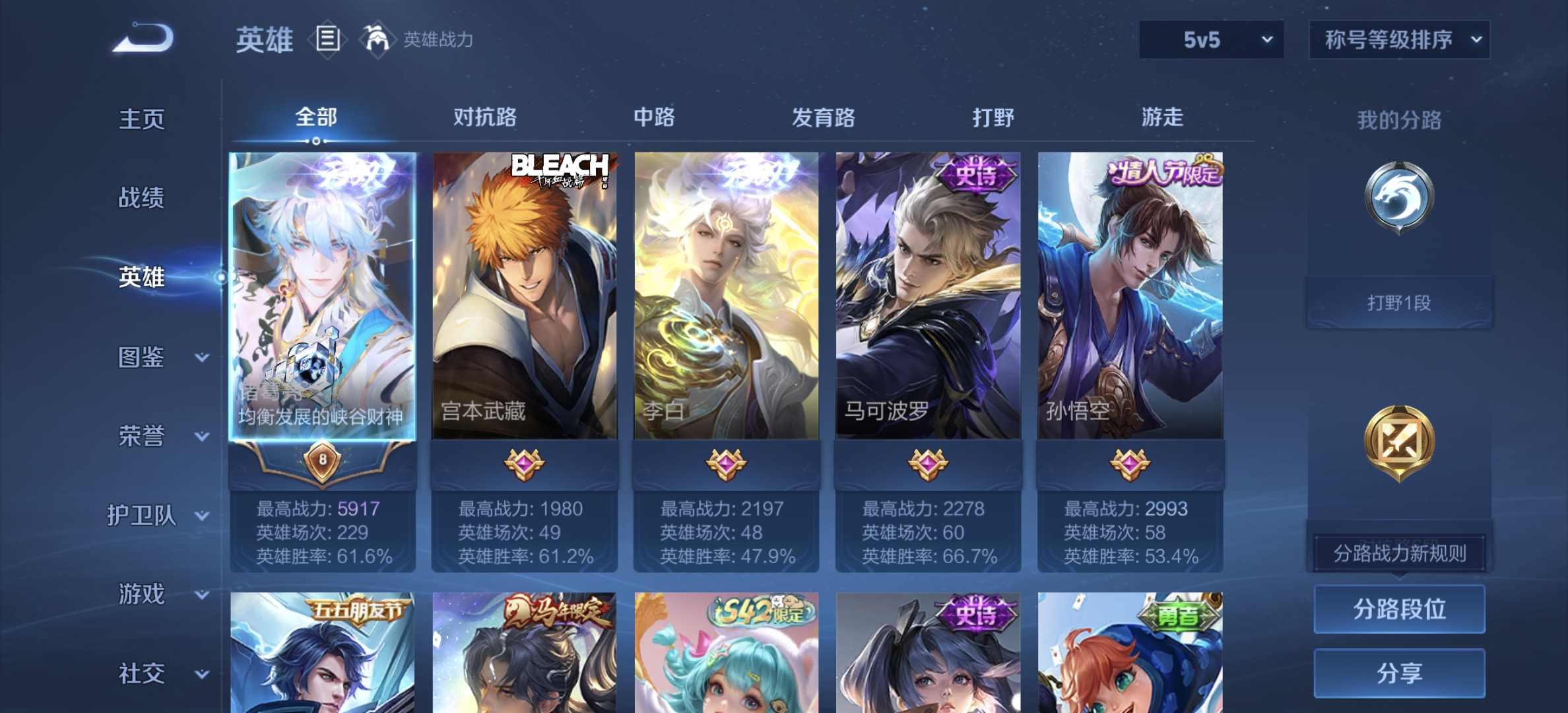Select the 英雄战力 helmet icon
Viewport: 1568px width, 713px height.
(x=376, y=38)
